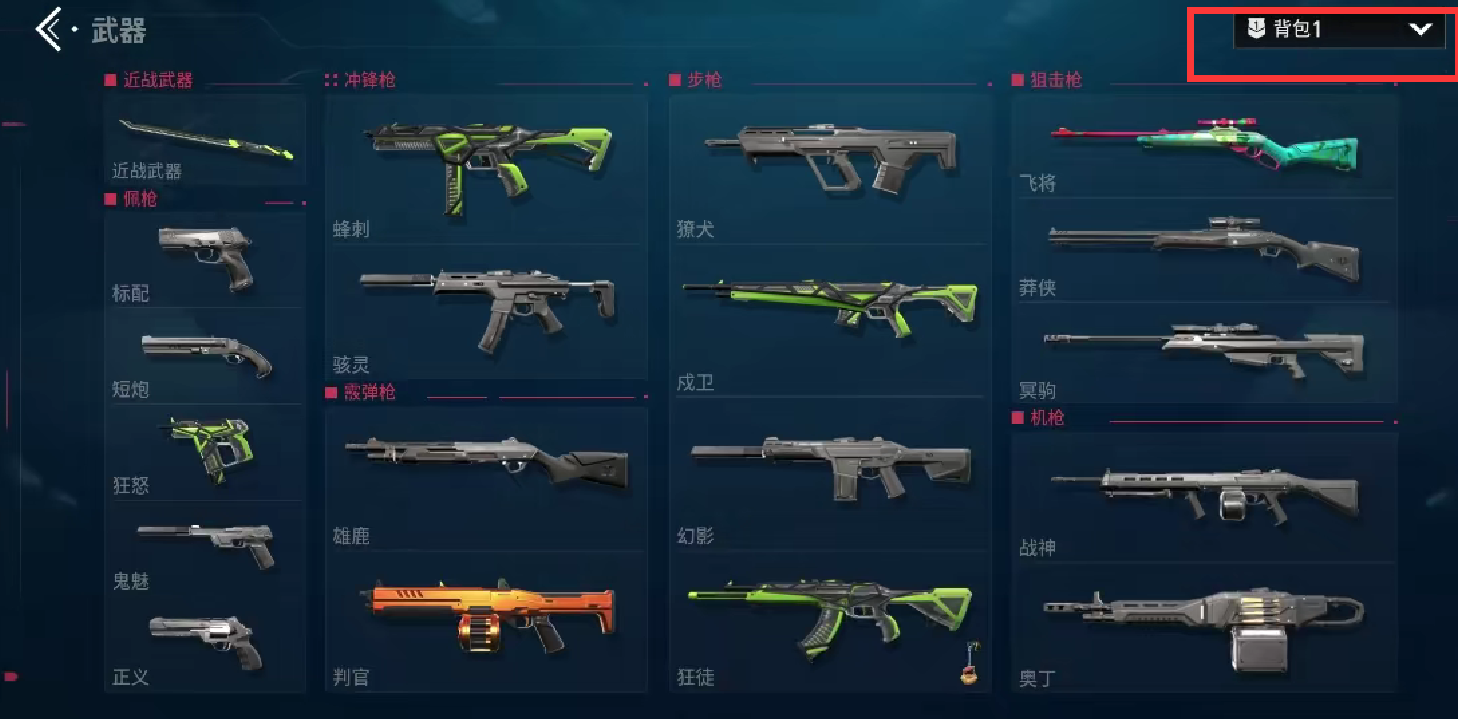Pick the teal 飞将 sniper rifle
Screen dimensions: 1458x719
pos(1204,146)
